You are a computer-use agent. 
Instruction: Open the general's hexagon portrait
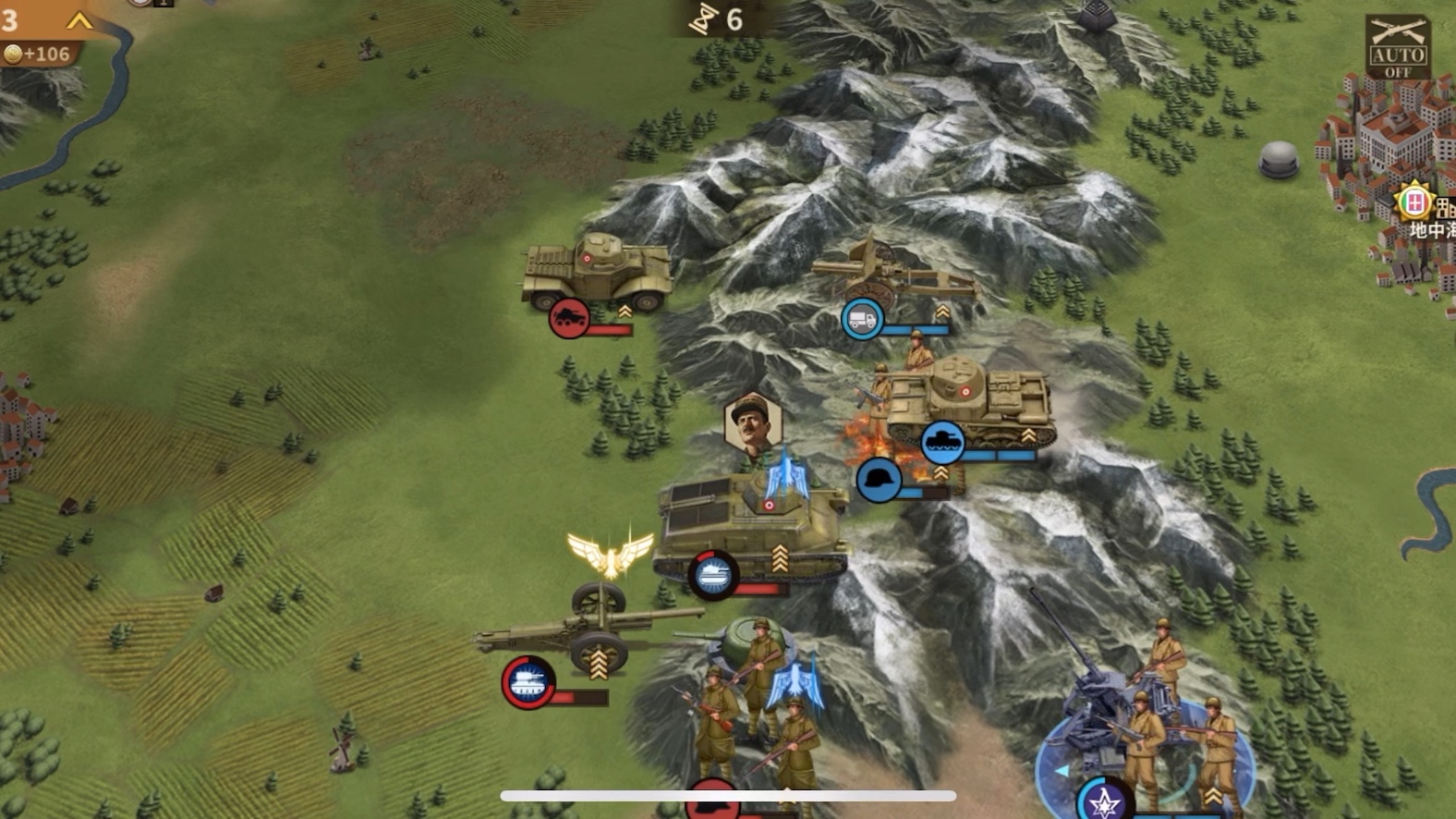pyautogui.click(x=753, y=425)
